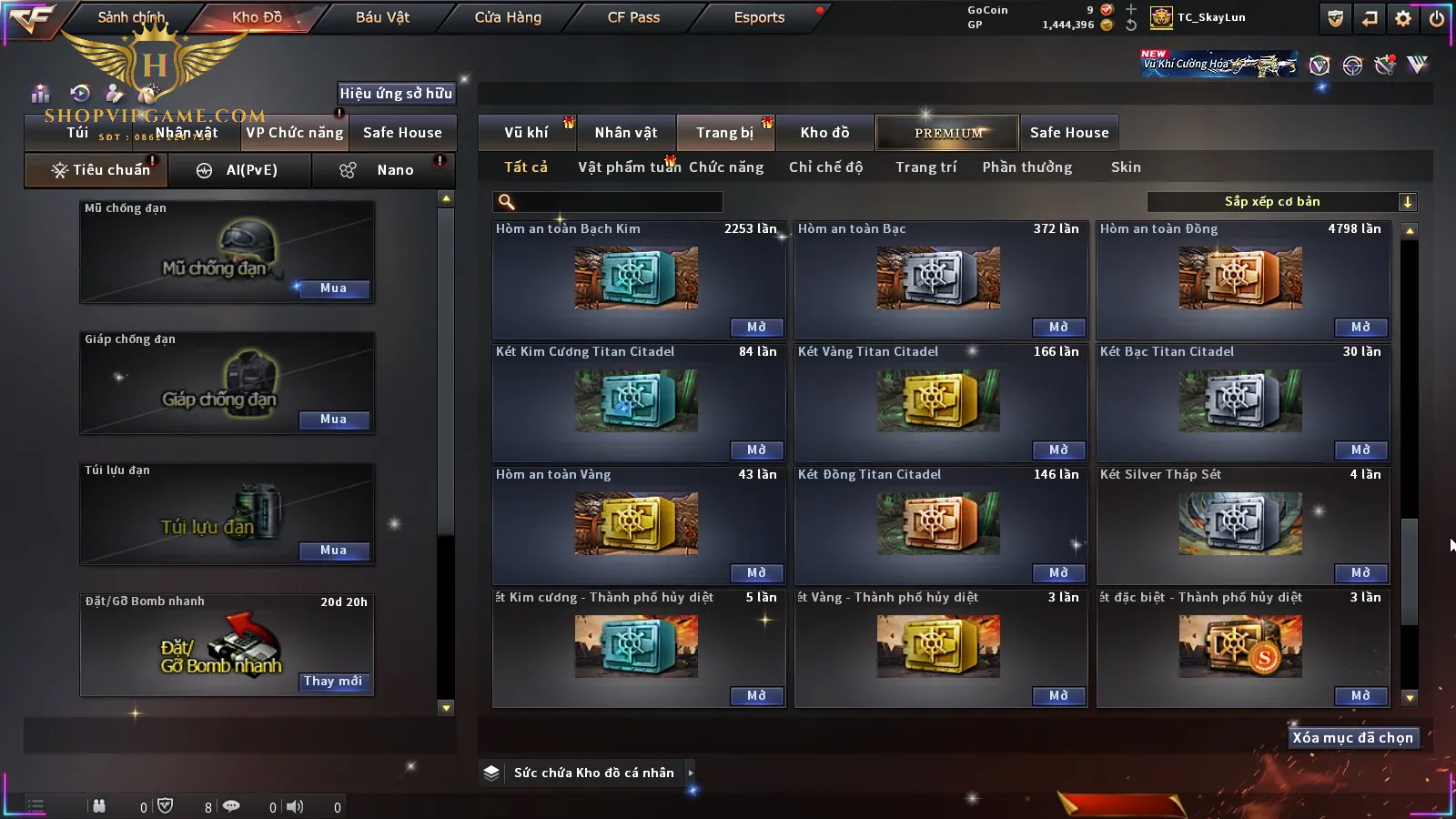This screenshot has height=819, width=1456.
Task: Open the PREMIUM tab
Action: click(947, 133)
